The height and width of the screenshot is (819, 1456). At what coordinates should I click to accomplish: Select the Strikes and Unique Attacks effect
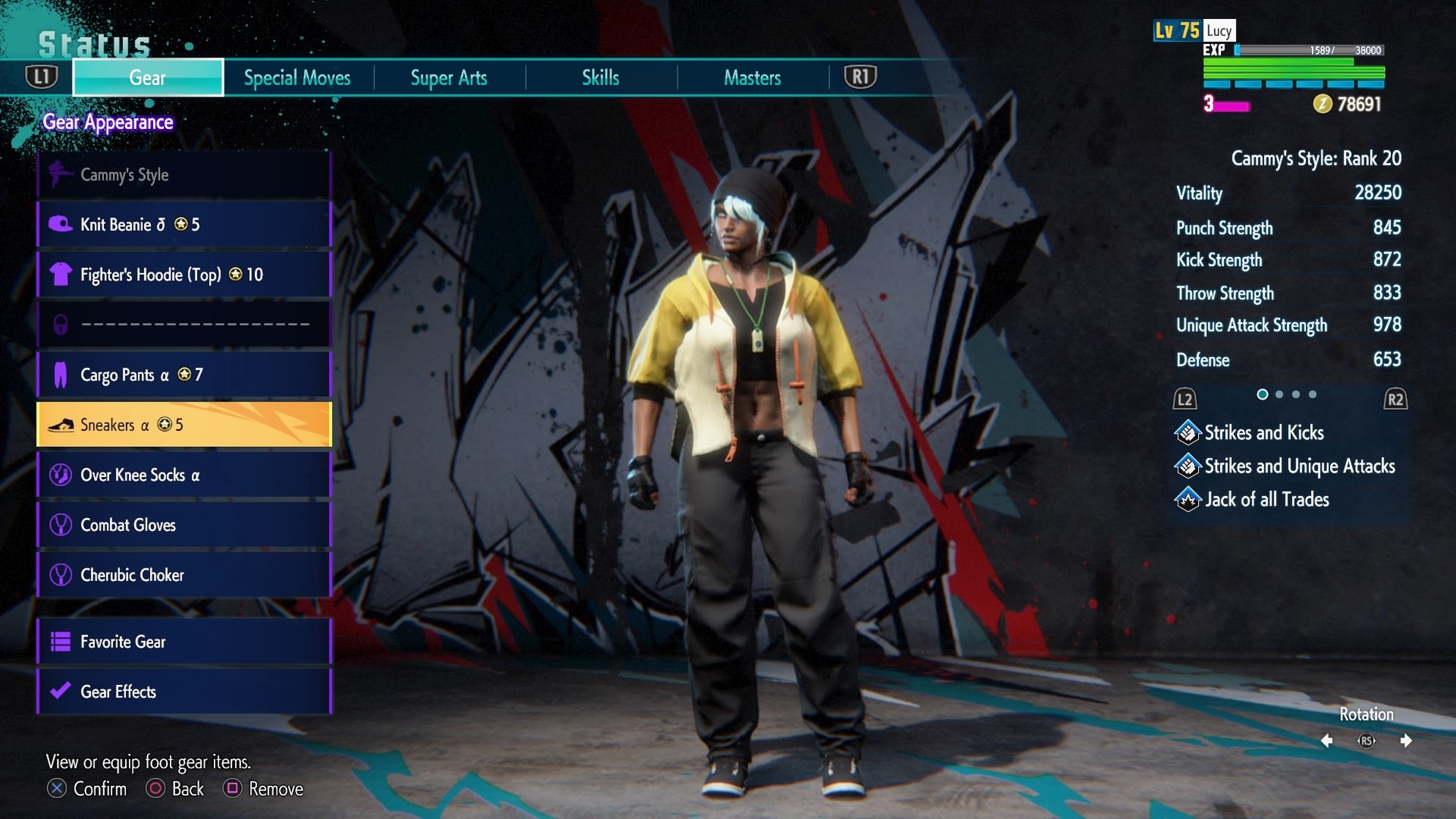tap(1299, 466)
